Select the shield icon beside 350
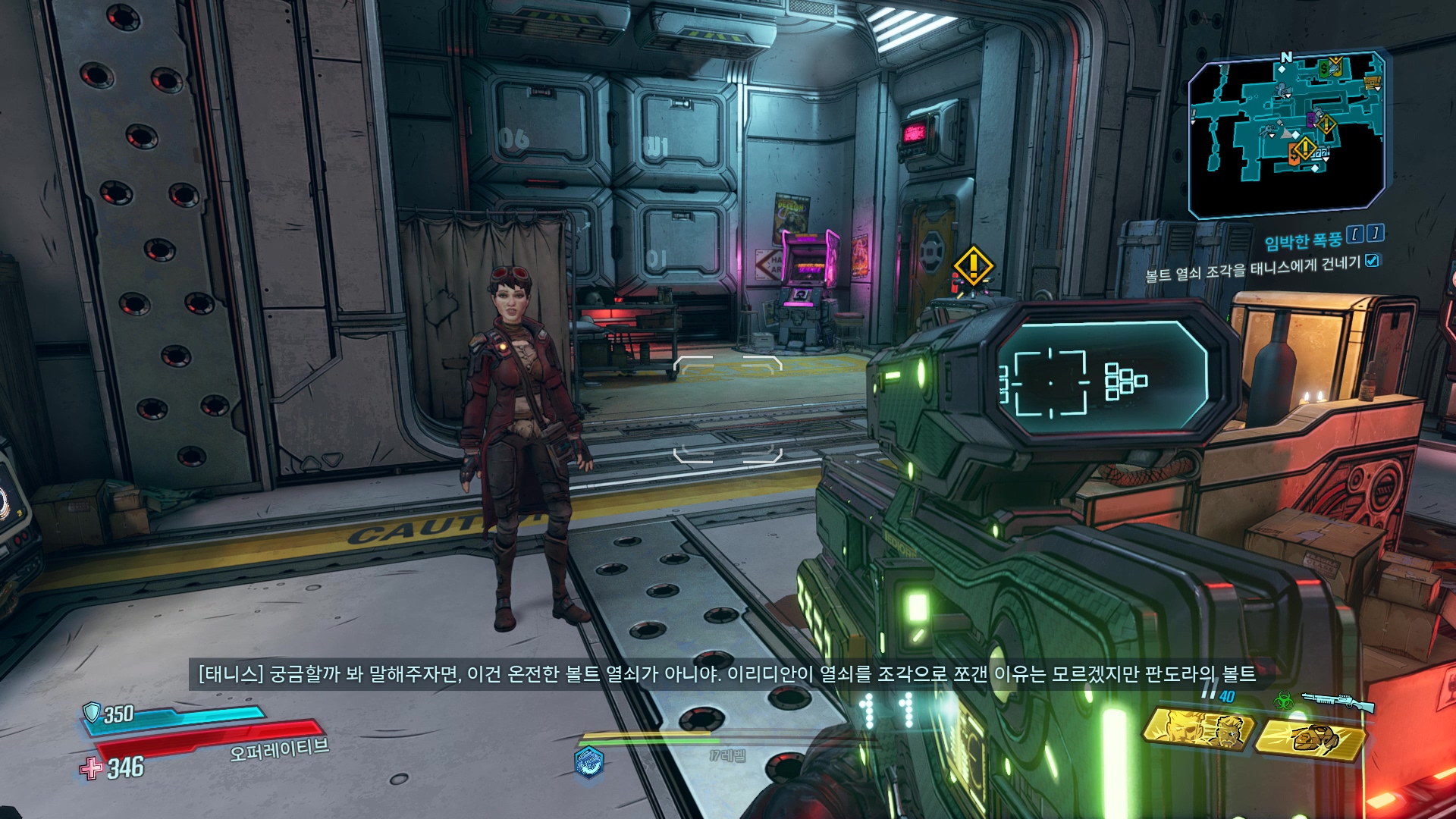The image size is (1456, 819). (x=92, y=711)
